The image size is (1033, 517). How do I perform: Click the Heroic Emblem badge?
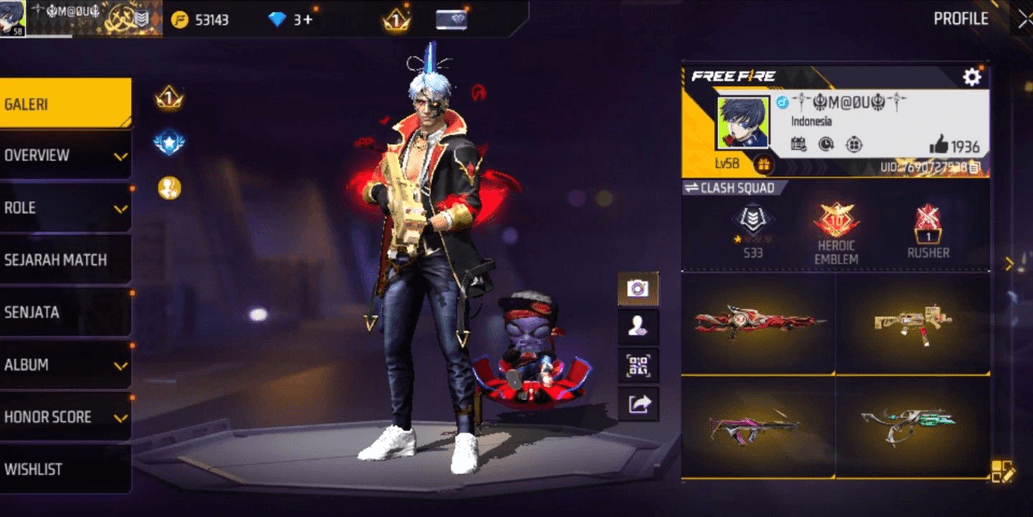(x=838, y=230)
